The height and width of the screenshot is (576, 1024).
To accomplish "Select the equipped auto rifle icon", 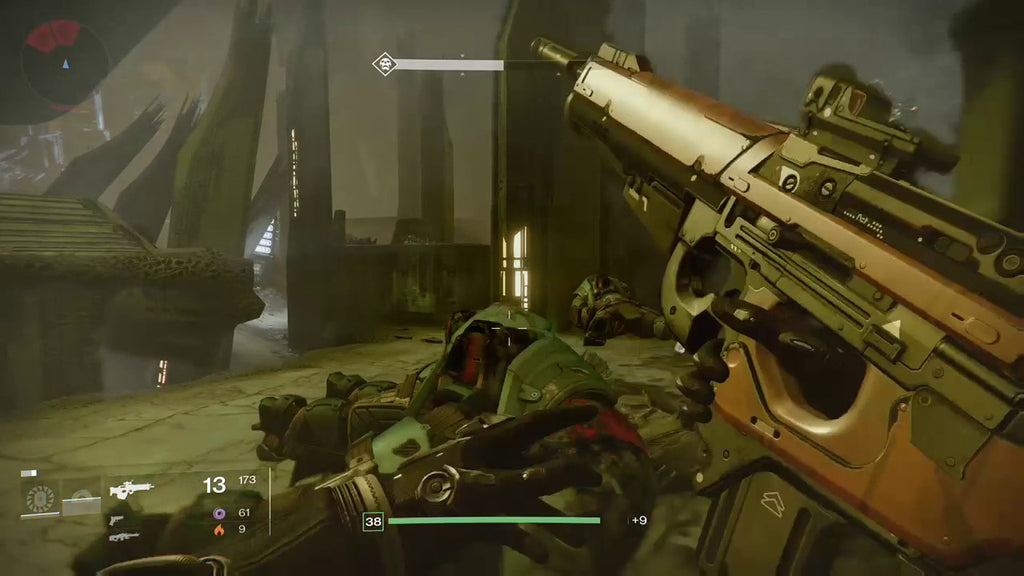I will point(131,489).
